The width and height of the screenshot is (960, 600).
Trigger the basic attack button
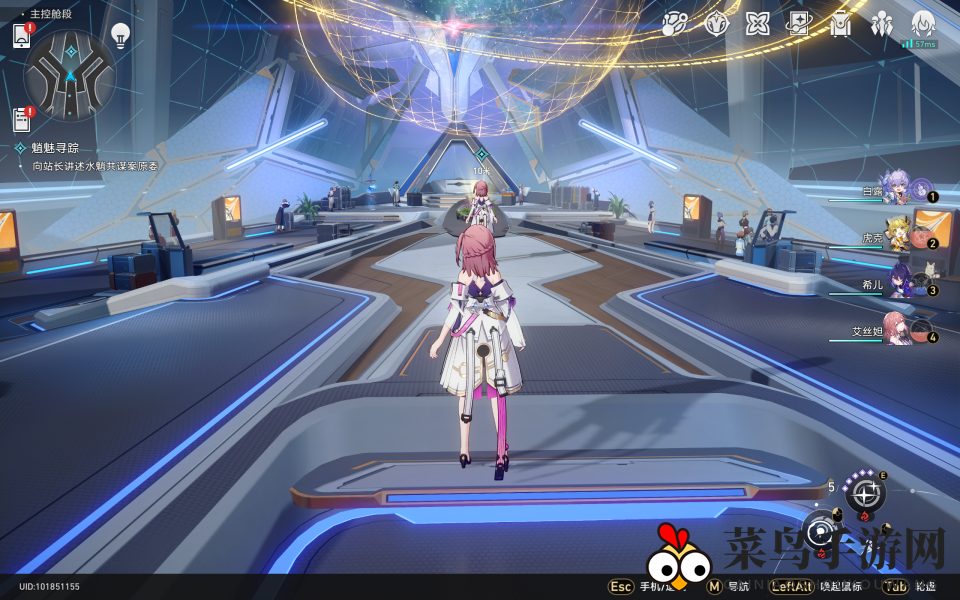pos(822,531)
